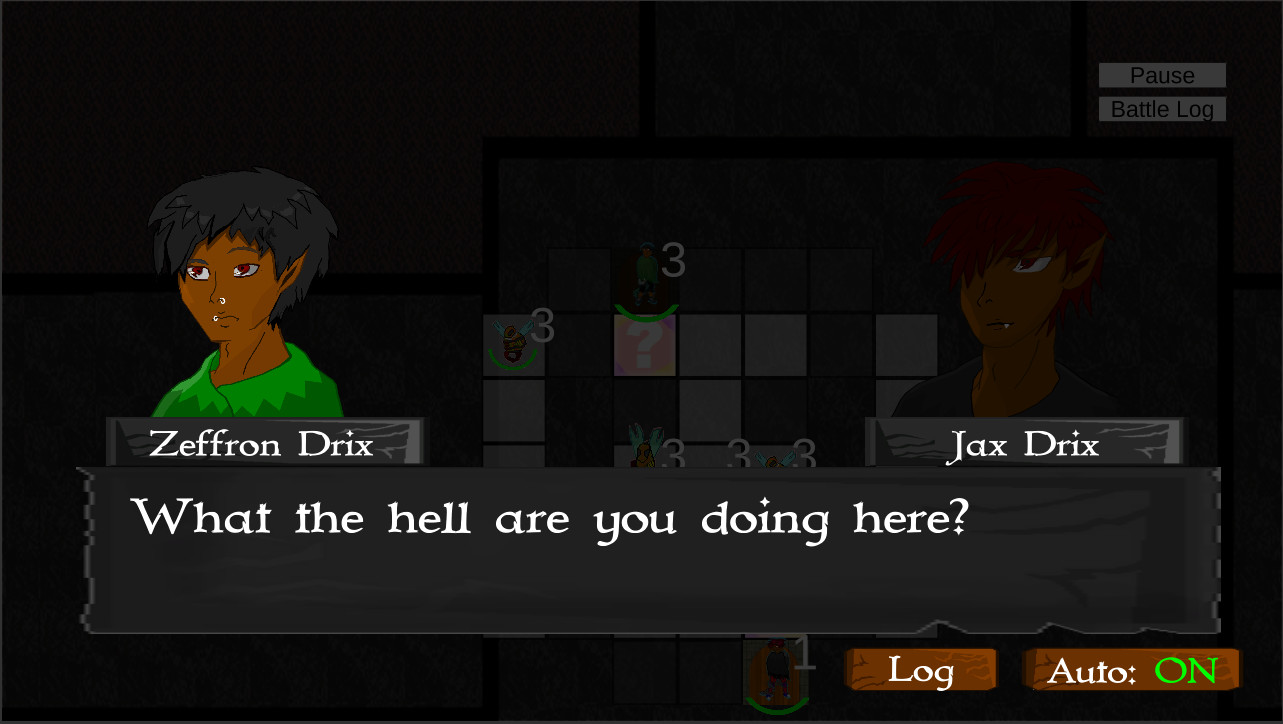This screenshot has height=724, width=1283.
Task: Click the empty tile right of the mystery tile
Action: [710, 345]
